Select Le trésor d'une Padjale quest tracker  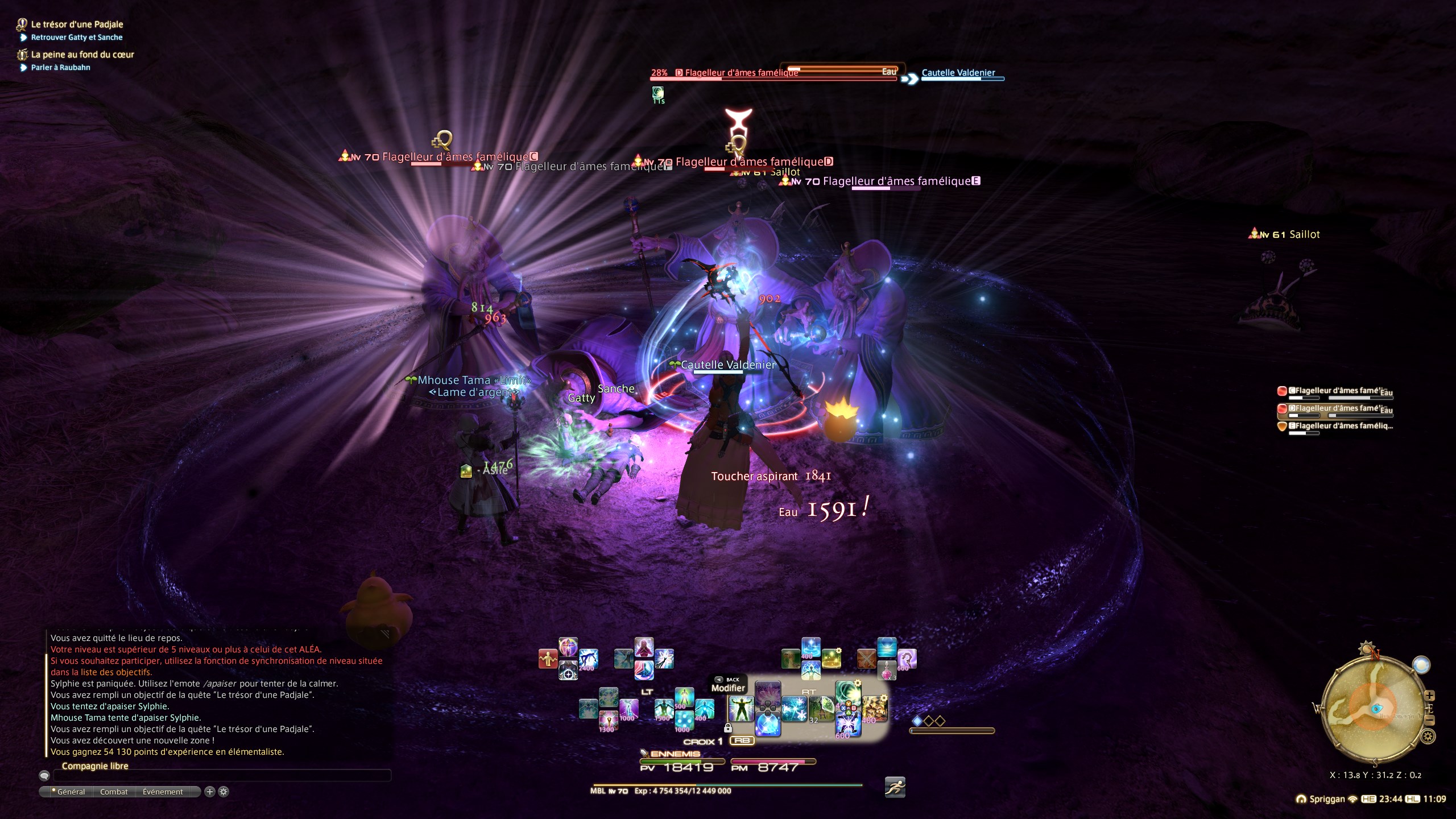[77, 24]
